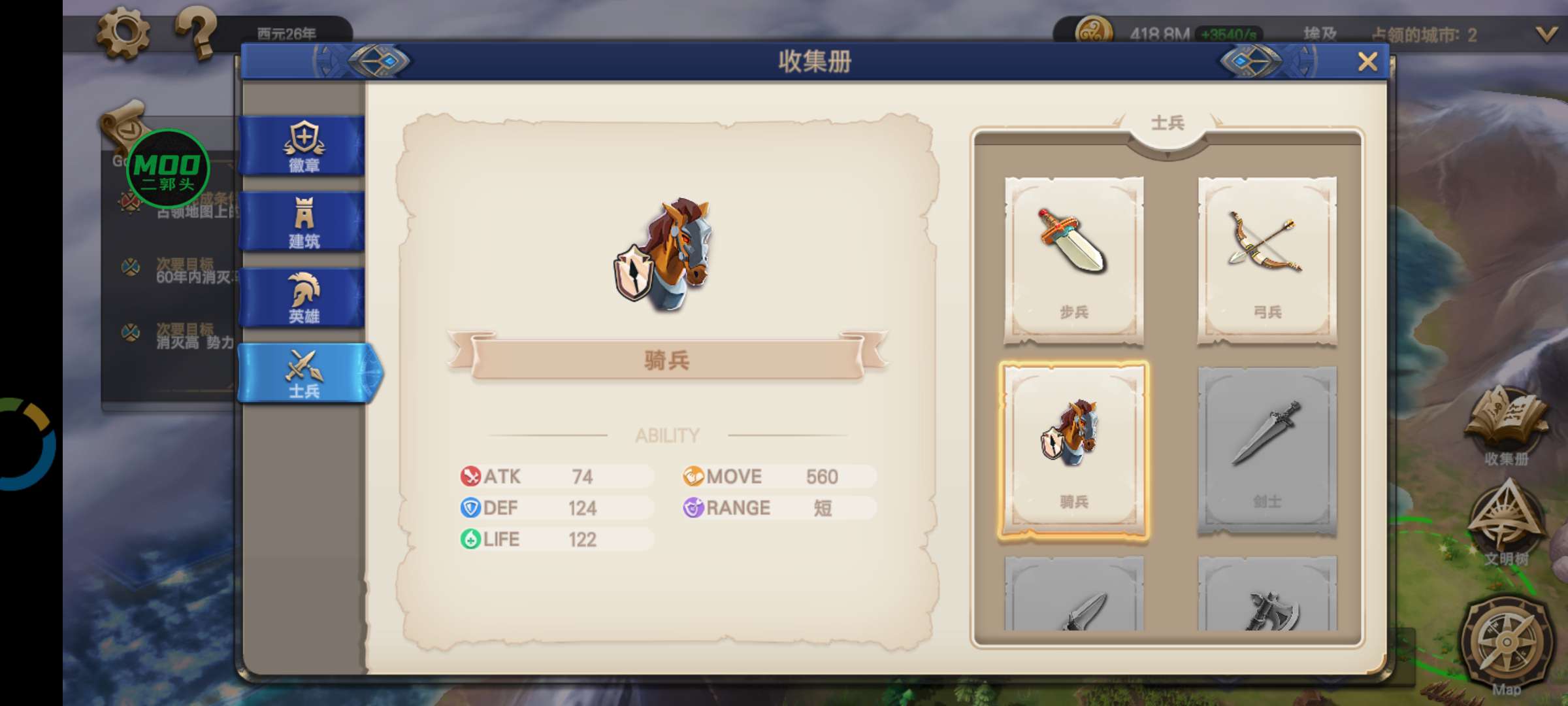Open the 建筑 buildings tab

click(x=304, y=222)
